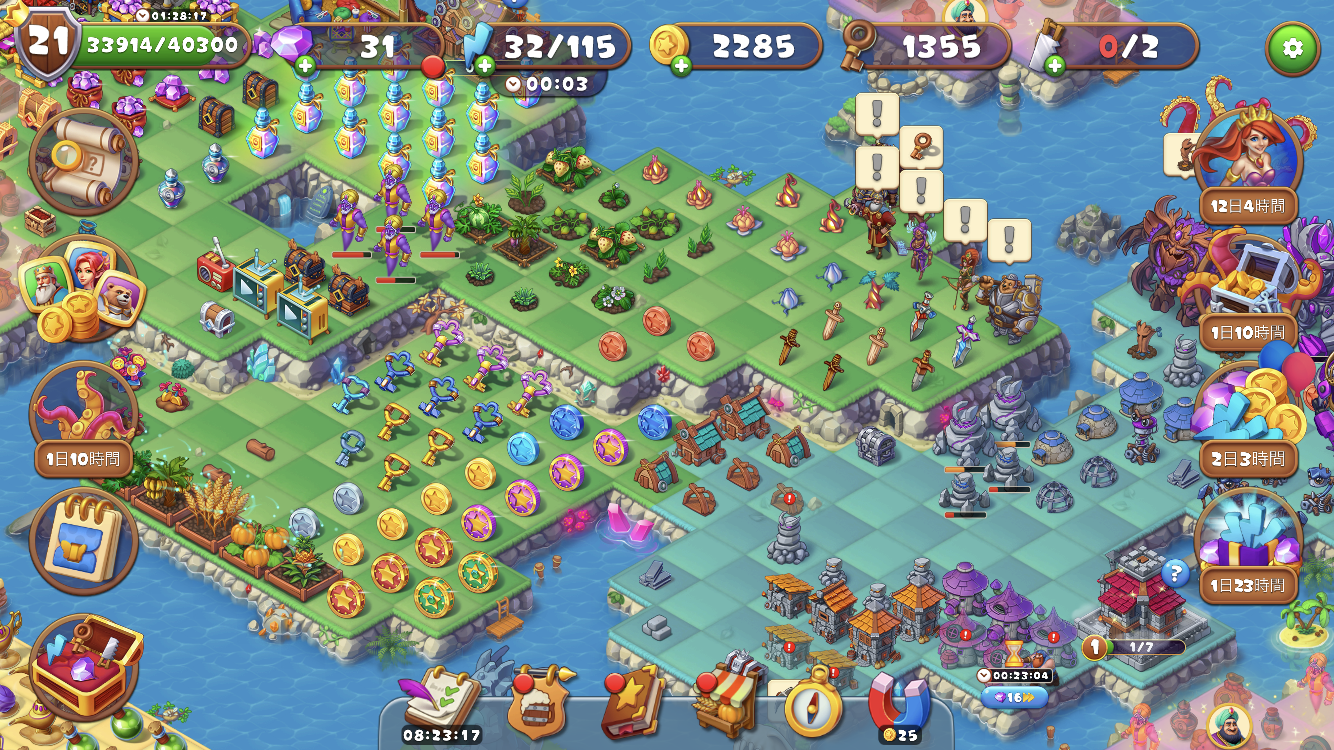Open the market stall shop
1334x750 pixels.
[724, 700]
